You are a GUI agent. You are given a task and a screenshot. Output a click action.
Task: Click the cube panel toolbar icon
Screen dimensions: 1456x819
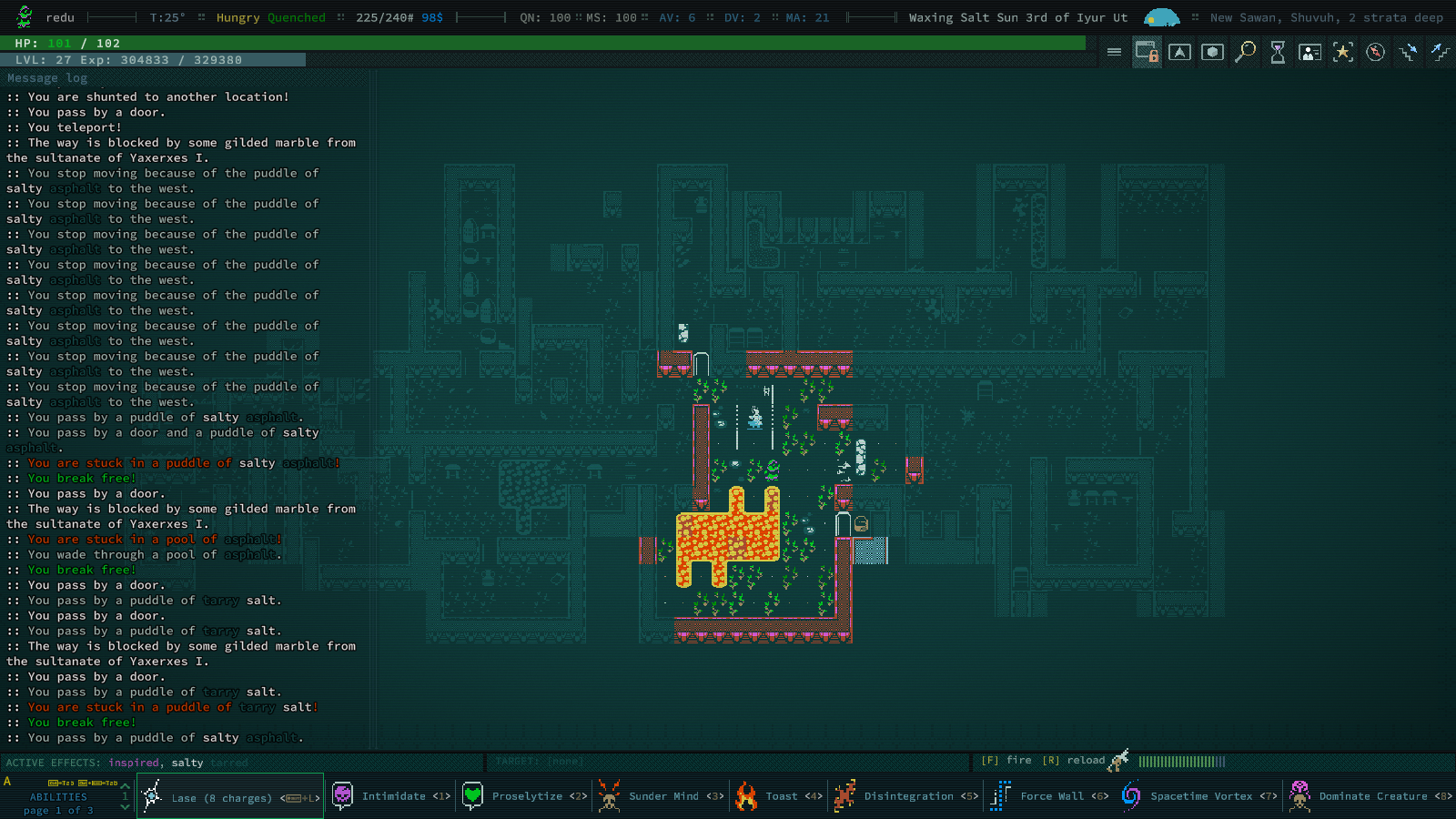(1212, 52)
